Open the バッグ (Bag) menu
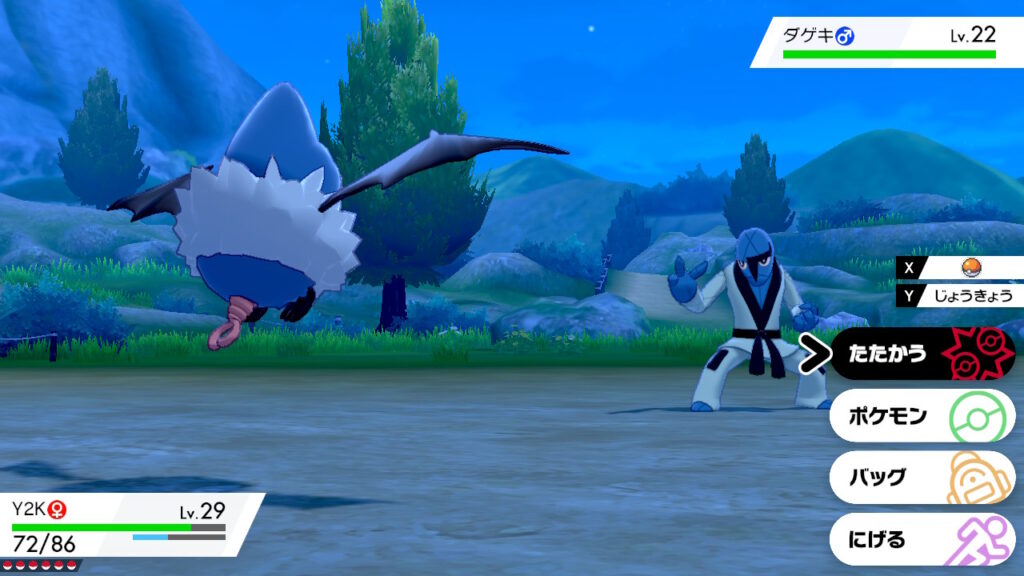 point(920,477)
